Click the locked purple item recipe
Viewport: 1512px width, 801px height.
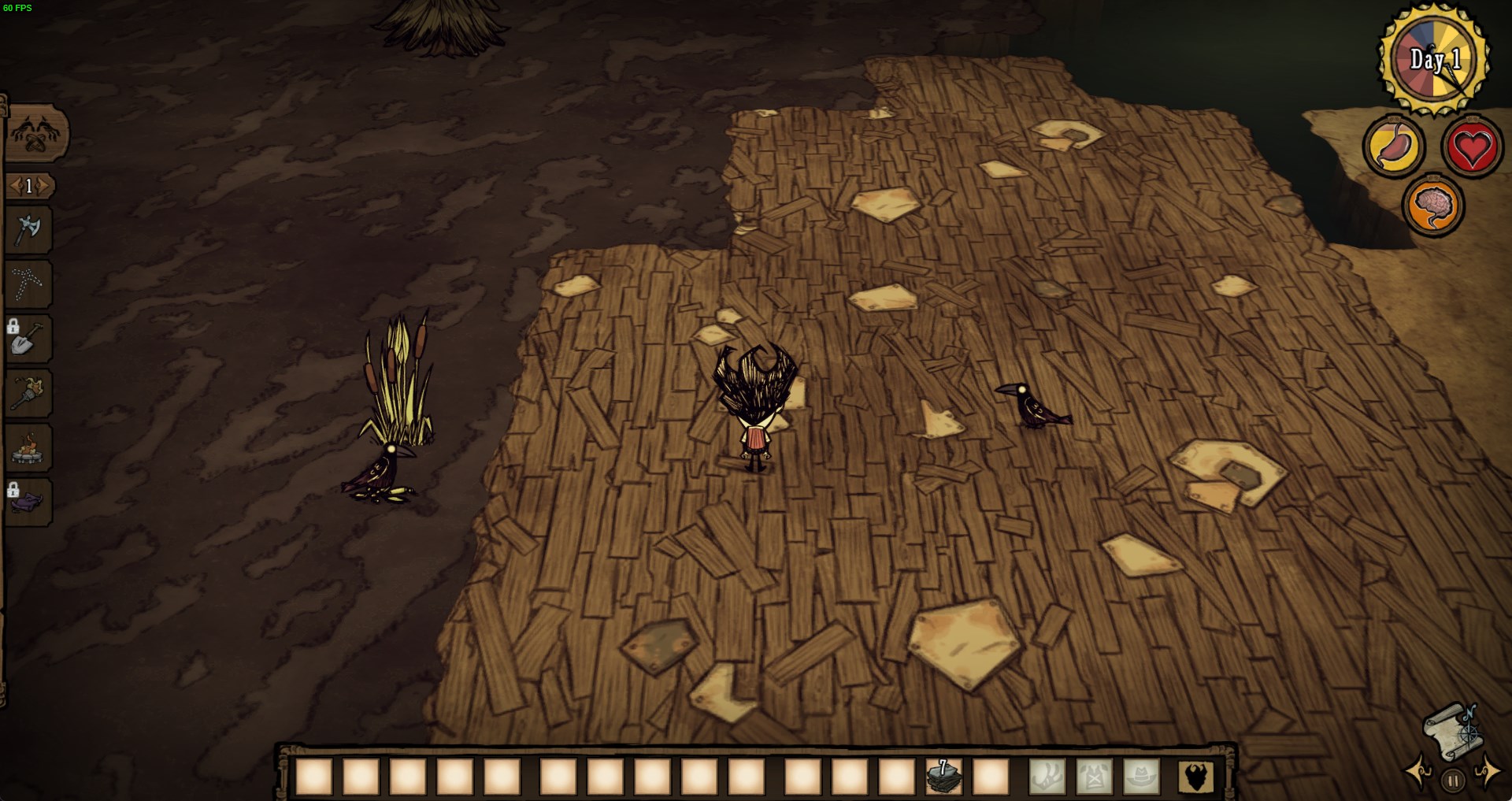tap(29, 502)
